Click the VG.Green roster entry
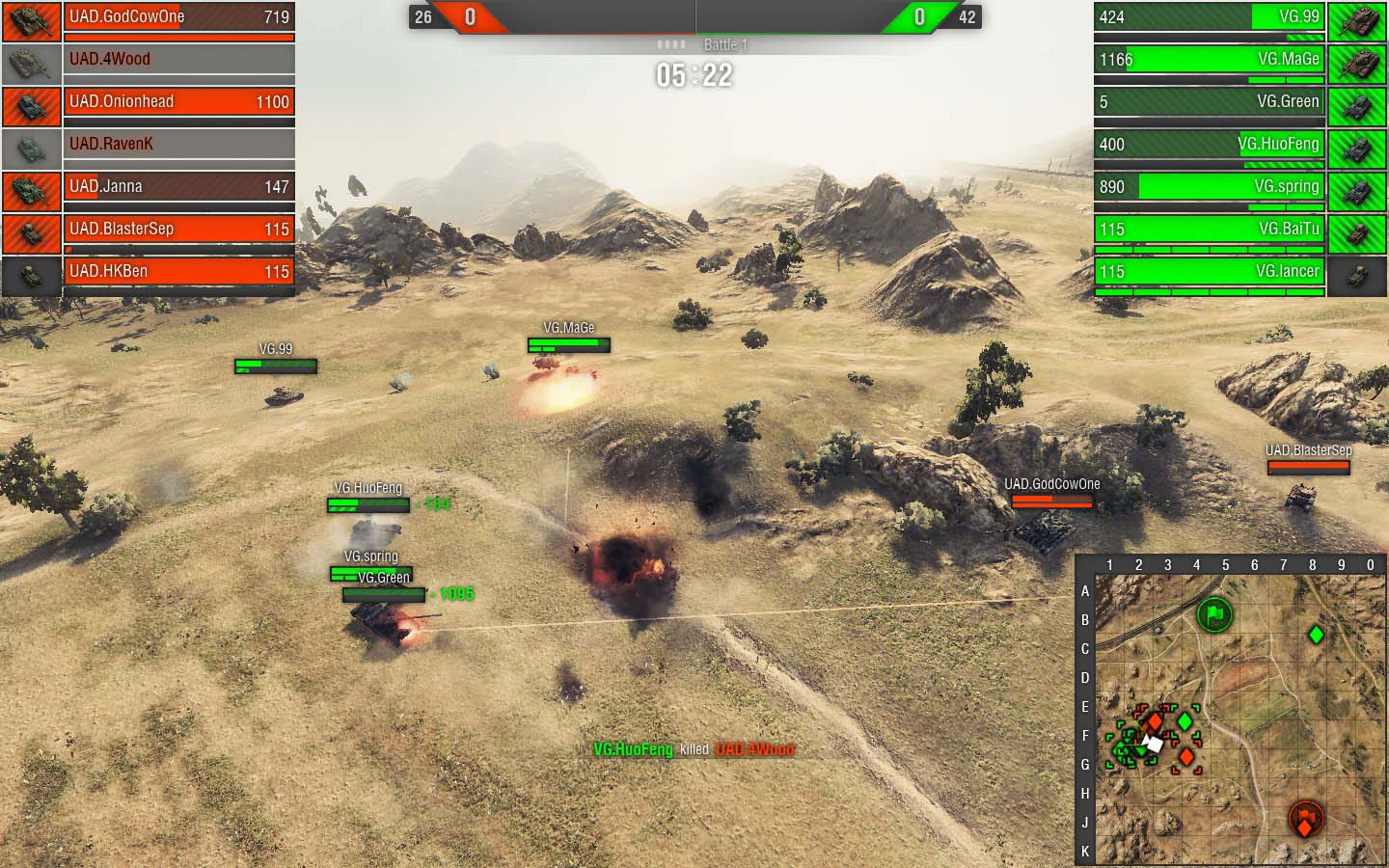This screenshot has height=868, width=1389. tap(1210, 102)
